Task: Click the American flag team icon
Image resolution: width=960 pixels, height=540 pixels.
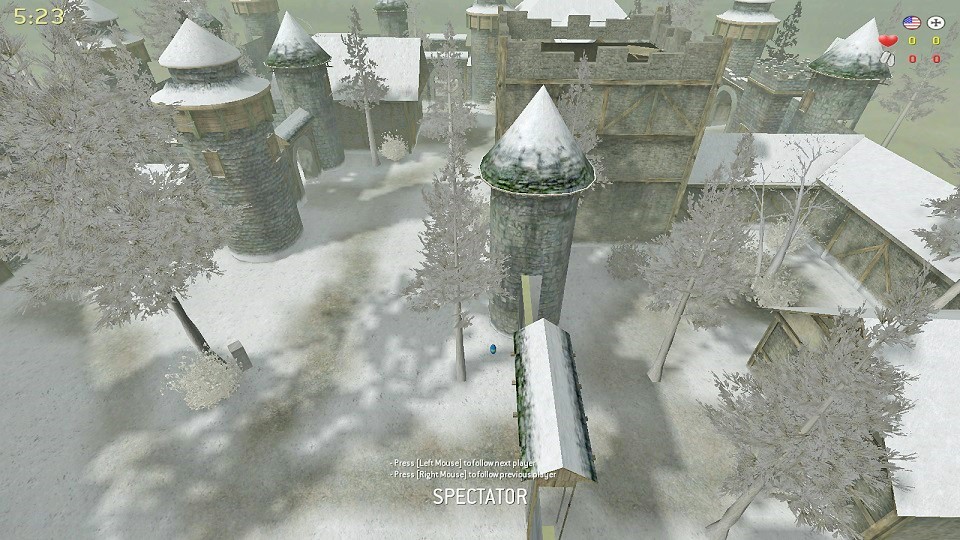Action: (911, 22)
